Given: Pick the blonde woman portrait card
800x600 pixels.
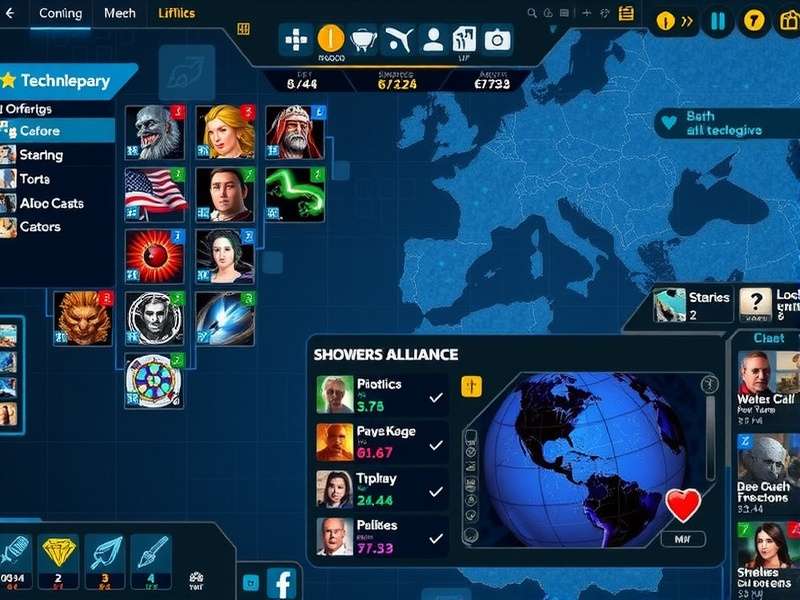Looking at the screenshot, I should pos(224,131).
